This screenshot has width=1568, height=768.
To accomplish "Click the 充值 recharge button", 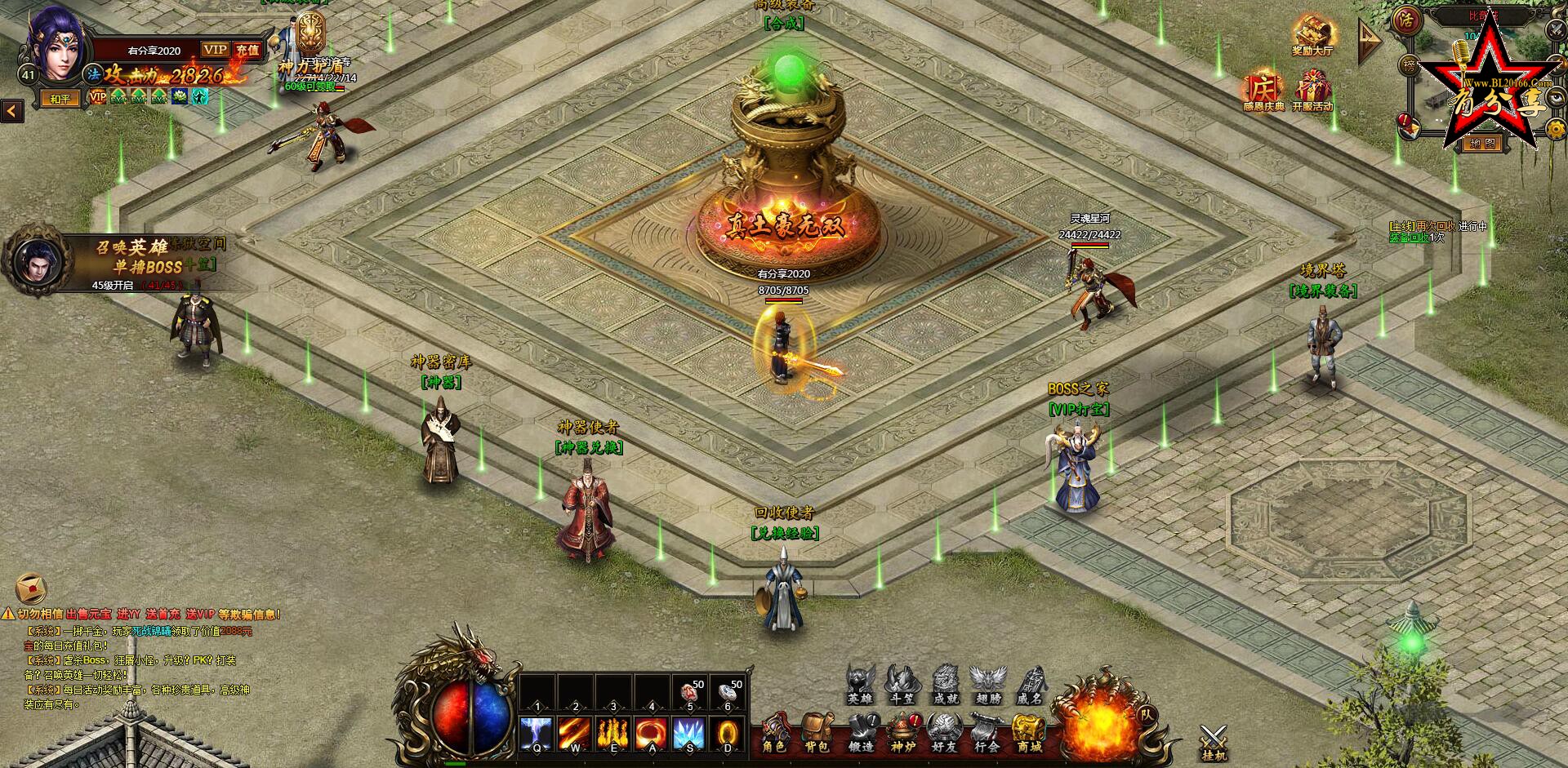I will coord(247,50).
